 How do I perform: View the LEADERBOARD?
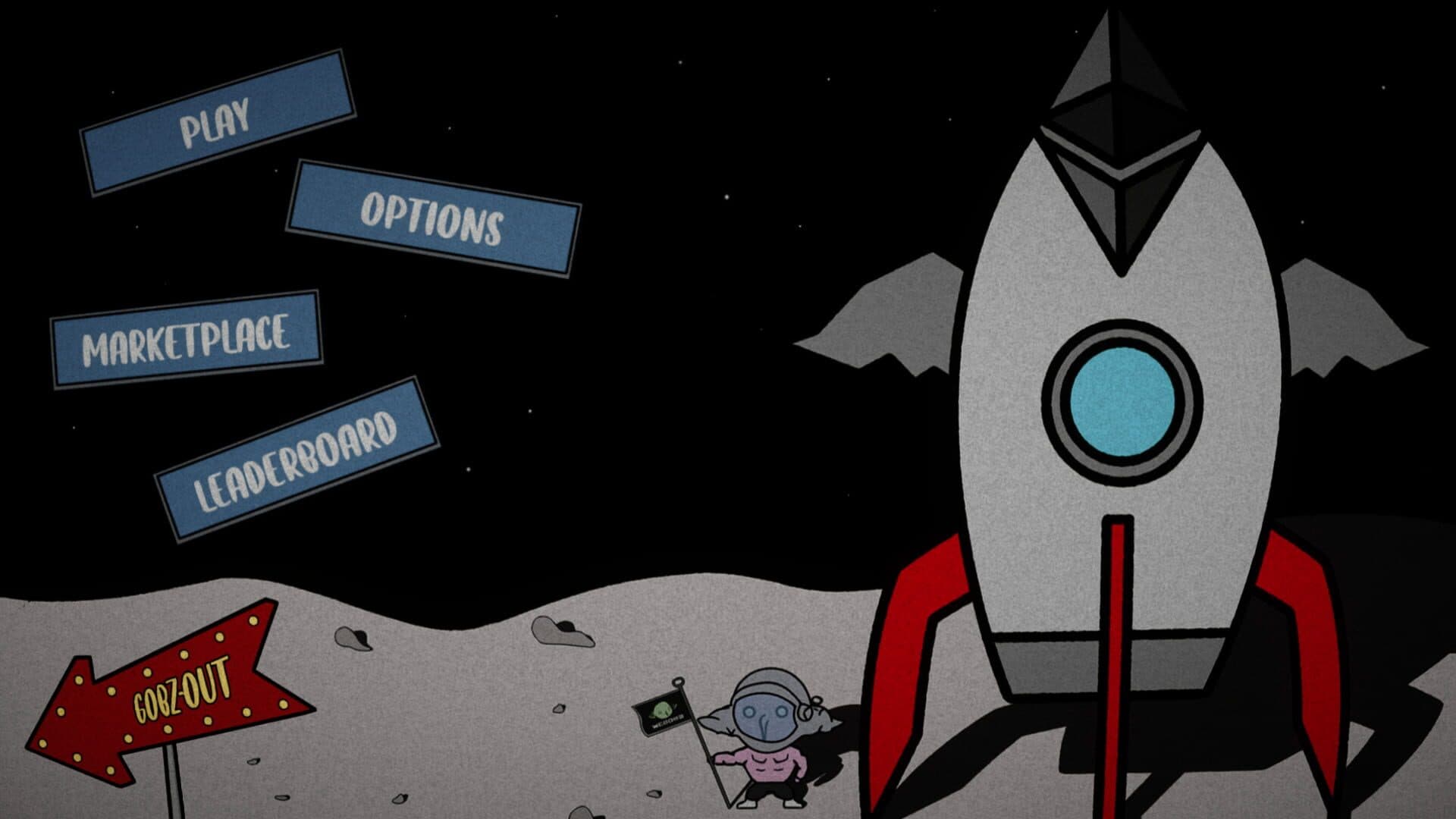[296, 455]
